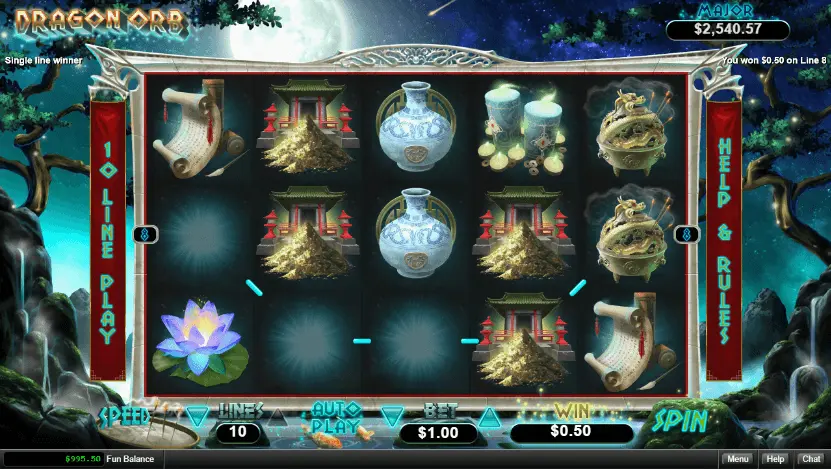The height and width of the screenshot is (469, 831).
Task: Decrease the number of lines
Action: (198, 414)
